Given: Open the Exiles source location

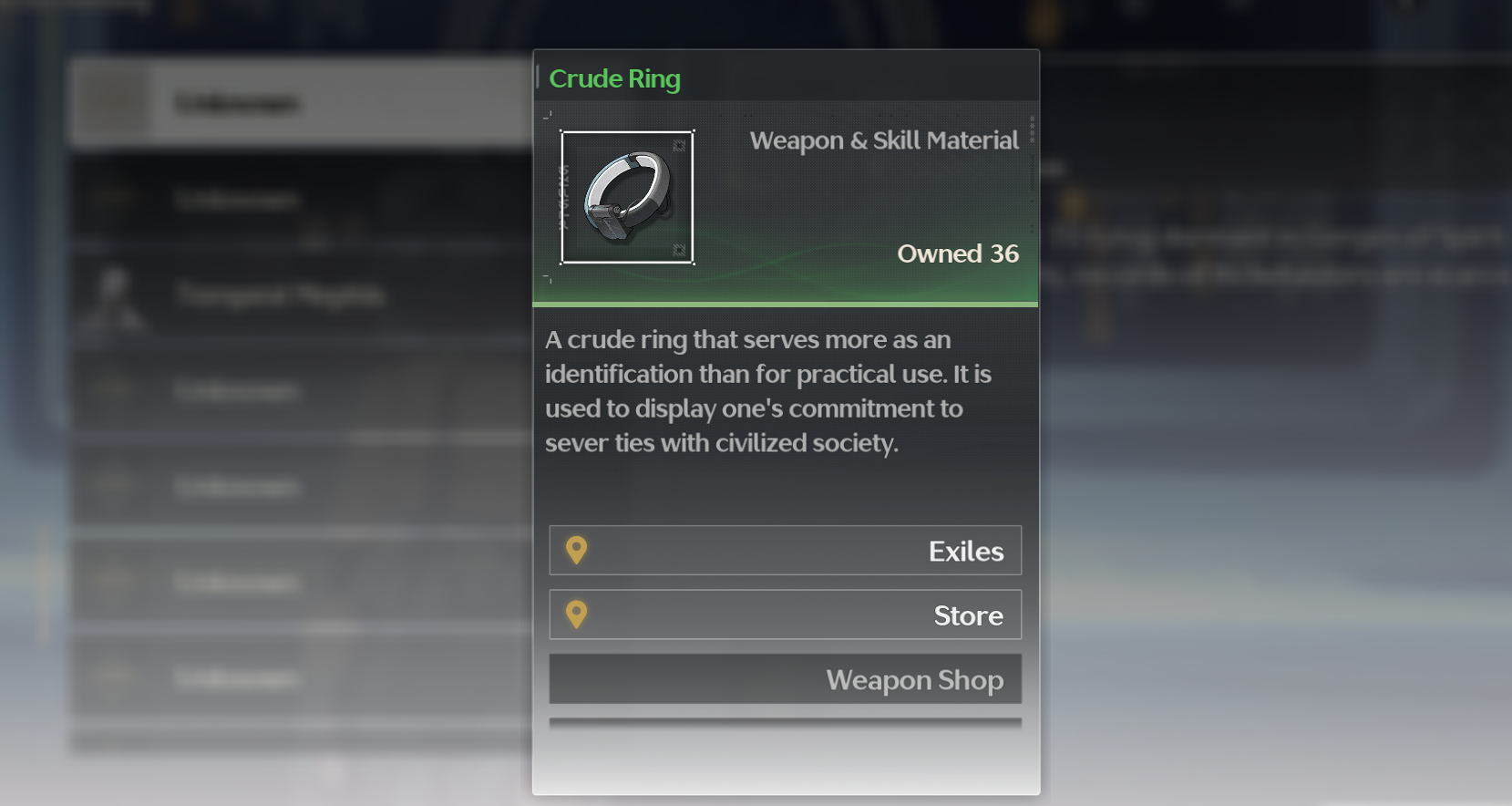Looking at the screenshot, I should (785, 551).
